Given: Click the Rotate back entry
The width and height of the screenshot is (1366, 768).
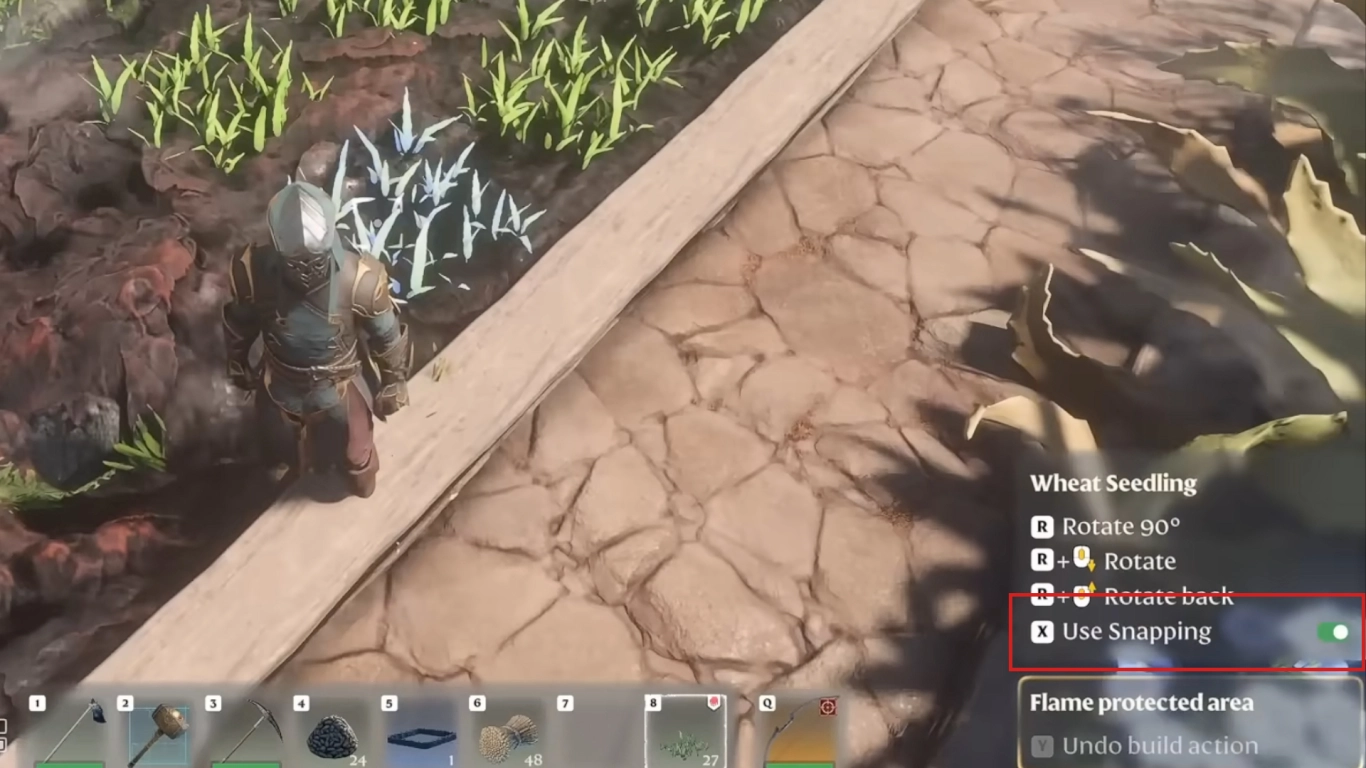Looking at the screenshot, I should point(1170,594).
